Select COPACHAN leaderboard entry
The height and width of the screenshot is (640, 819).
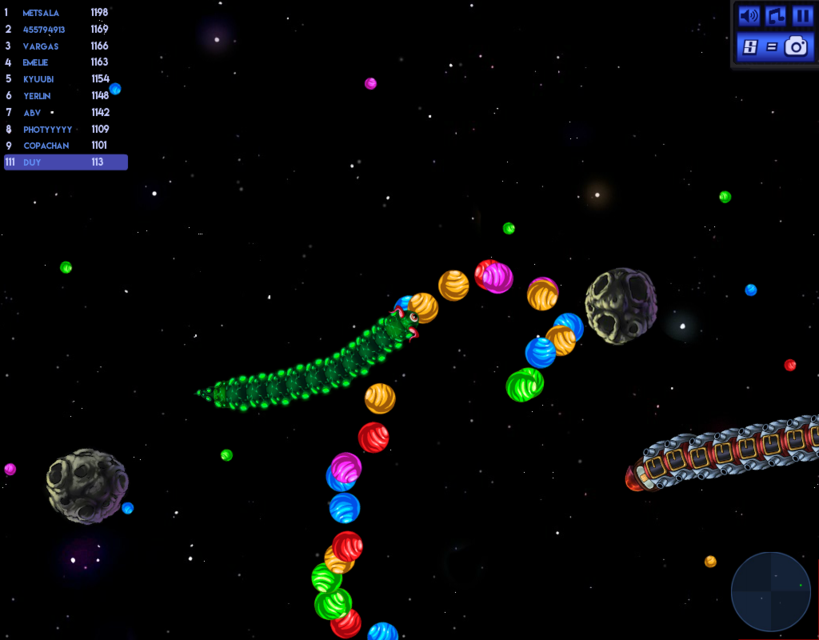tap(46, 146)
